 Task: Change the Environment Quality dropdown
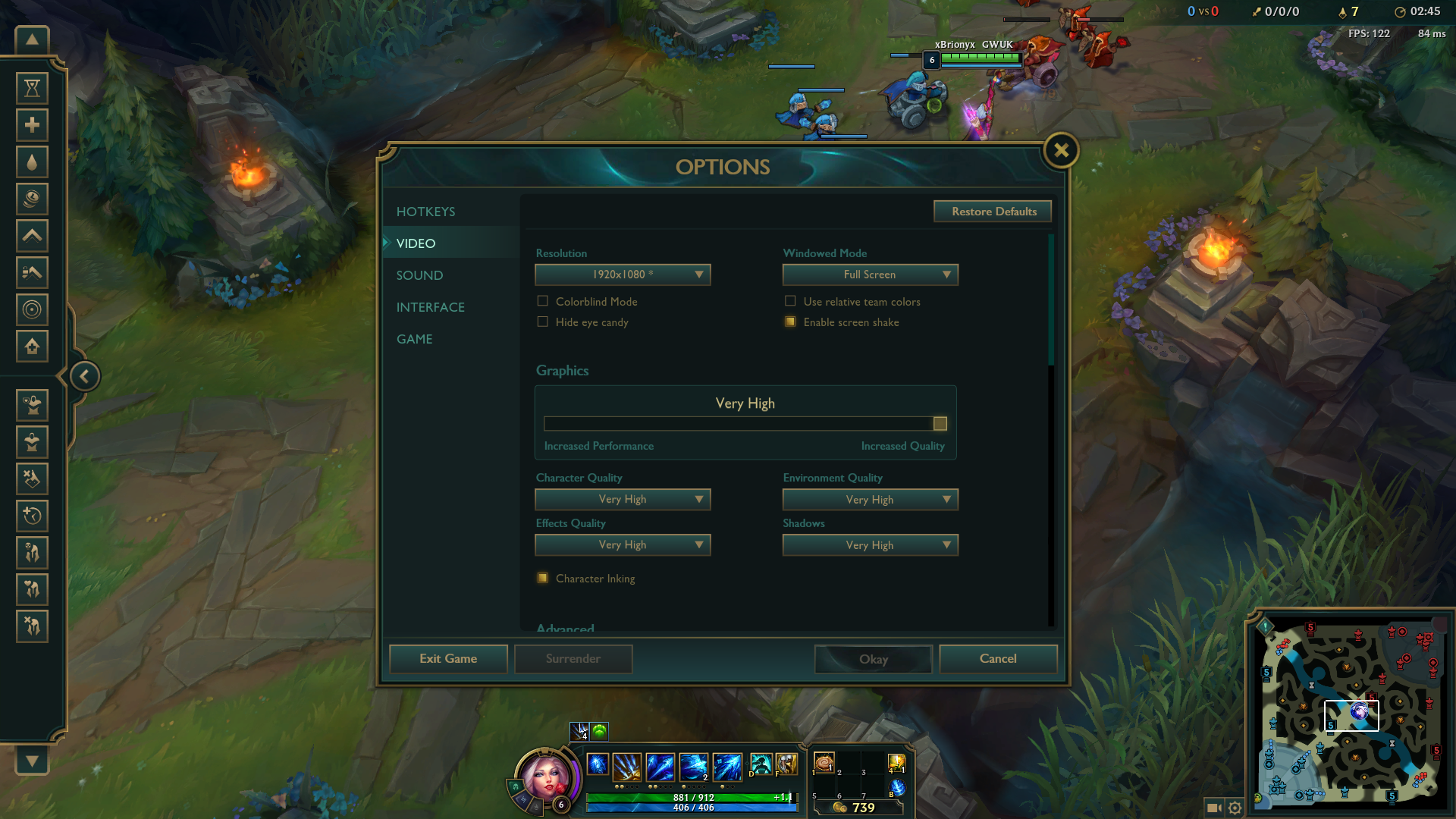[x=870, y=499]
